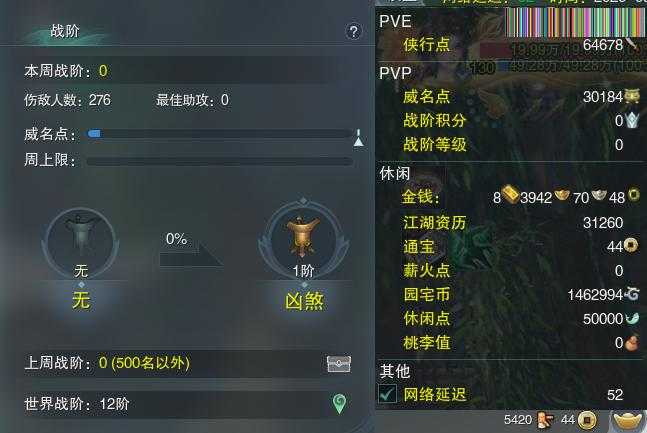Select the 无 rank emblem
Viewport: 647px width, 433px height.
click(x=81, y=240)
